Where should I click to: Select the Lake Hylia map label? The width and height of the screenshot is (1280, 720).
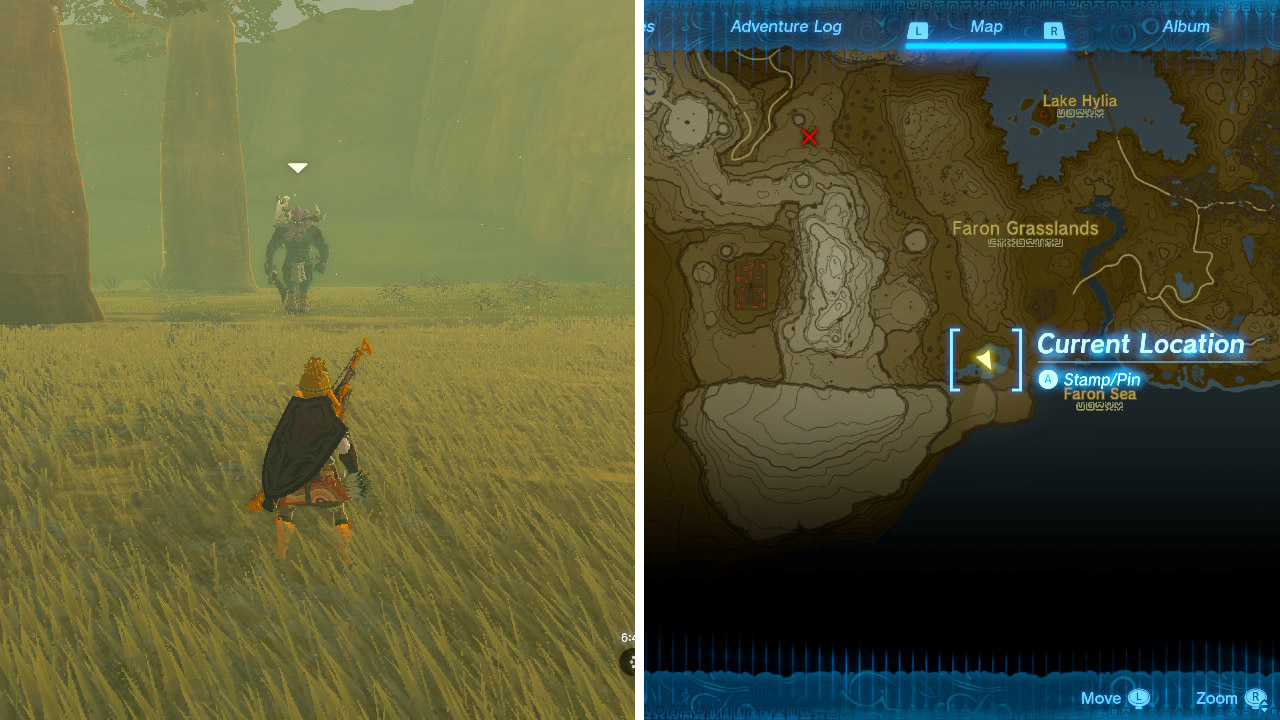pyautogui.click(x=1078, y=100)
